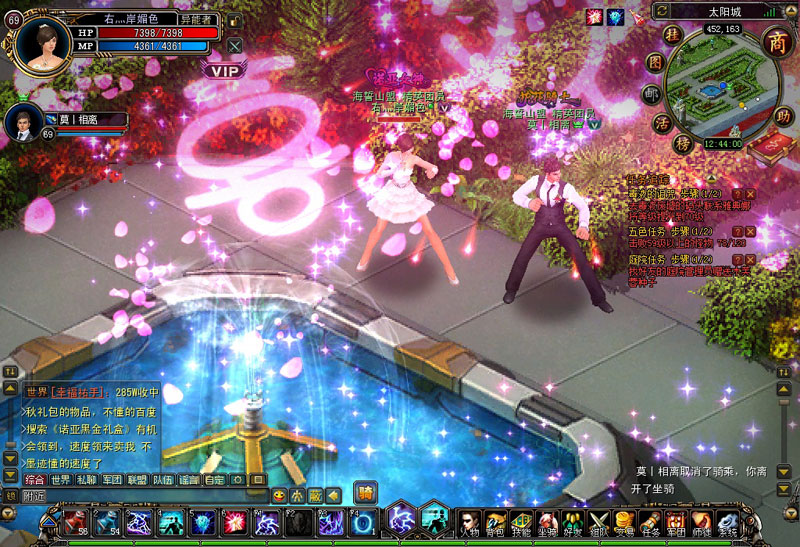Open the chat emoji smiley picker

click(279, 495)
